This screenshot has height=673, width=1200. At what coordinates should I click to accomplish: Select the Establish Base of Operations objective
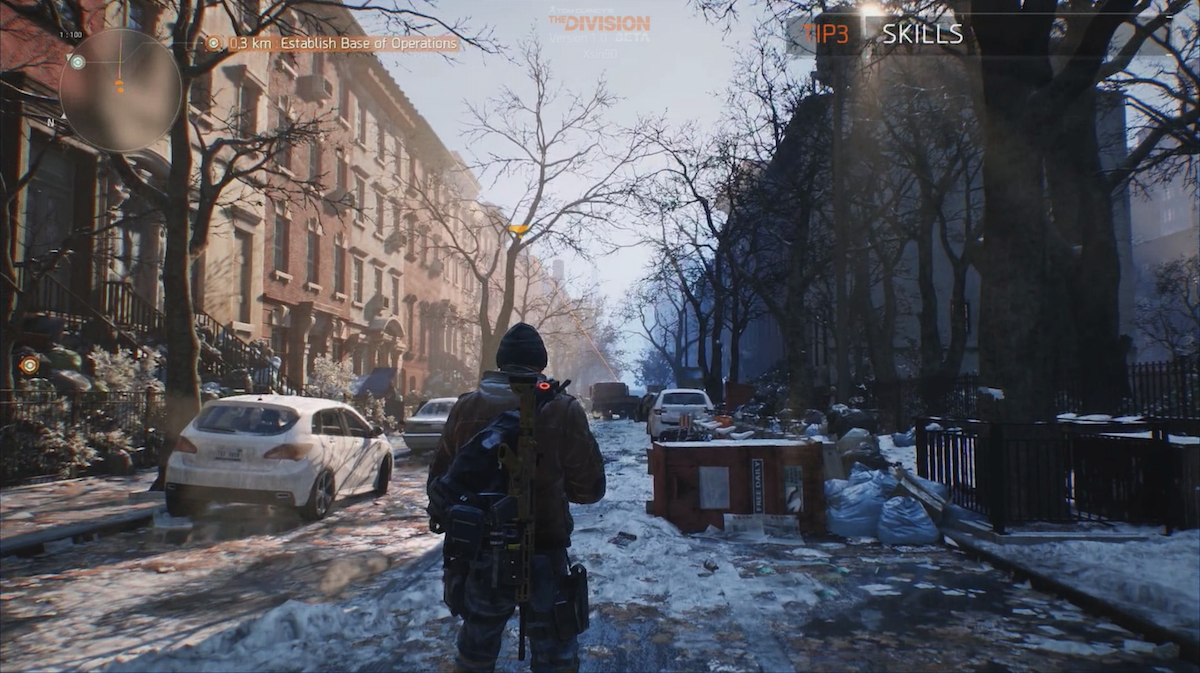[x=333, y=43]
